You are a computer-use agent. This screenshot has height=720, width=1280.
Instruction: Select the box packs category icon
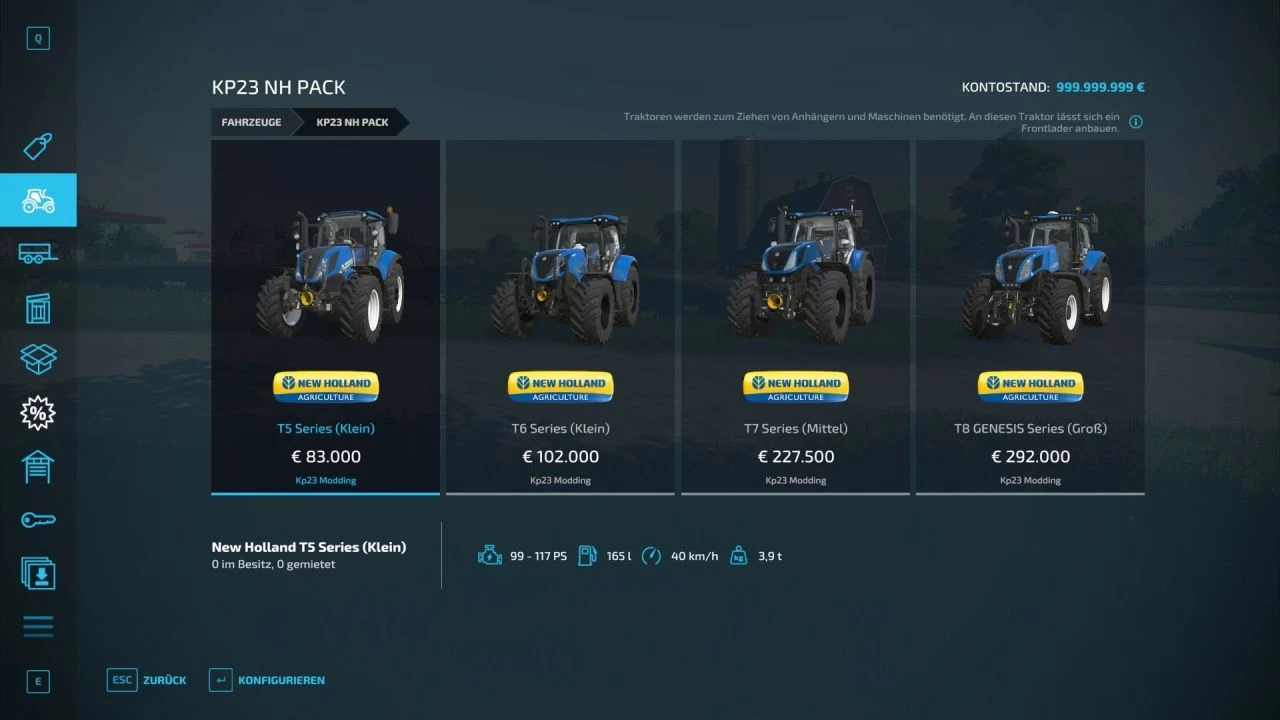click(x=38, y=359)
